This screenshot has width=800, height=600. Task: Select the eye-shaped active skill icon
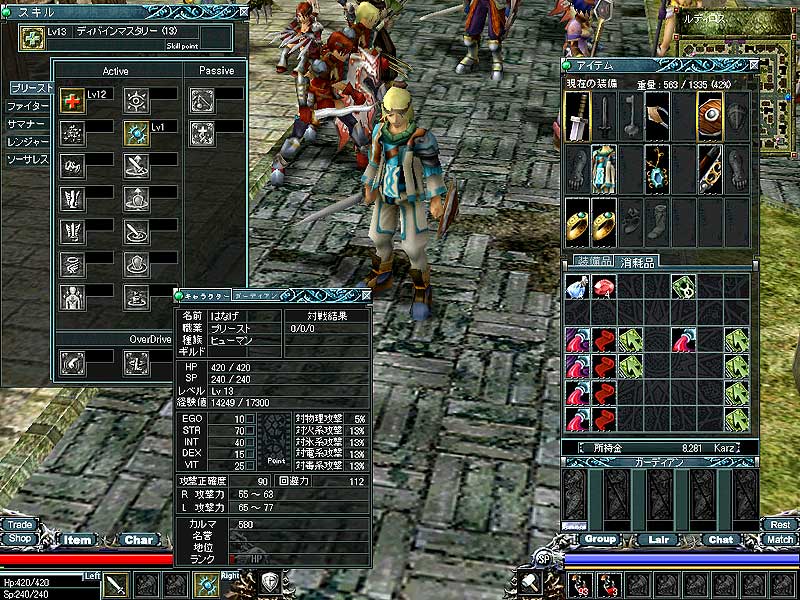point(136,100)
